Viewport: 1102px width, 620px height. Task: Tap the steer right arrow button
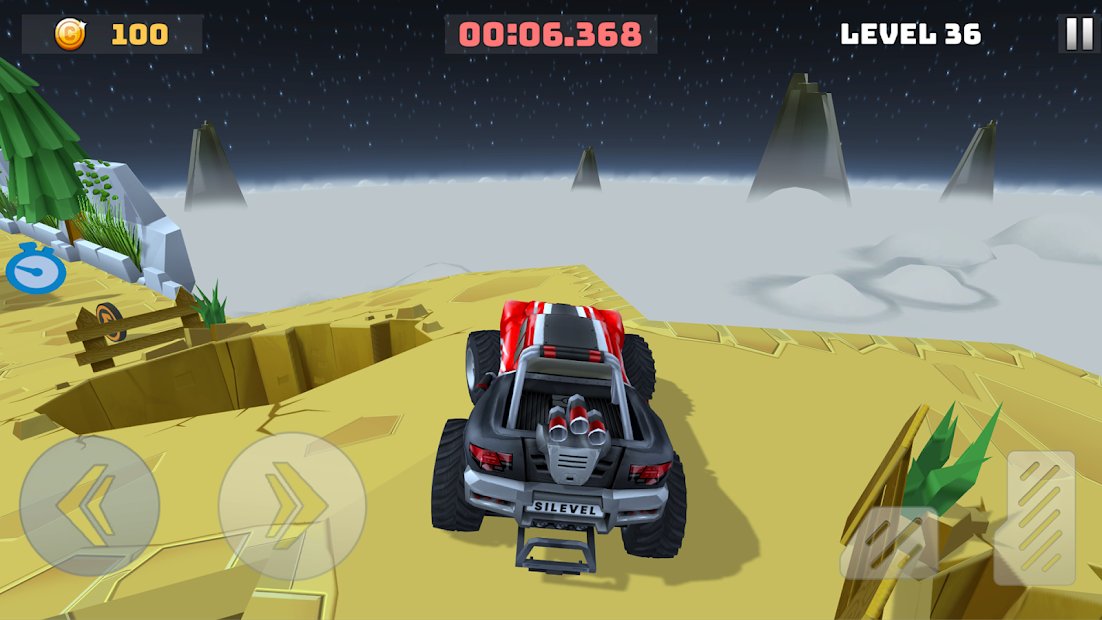(292, 505)
